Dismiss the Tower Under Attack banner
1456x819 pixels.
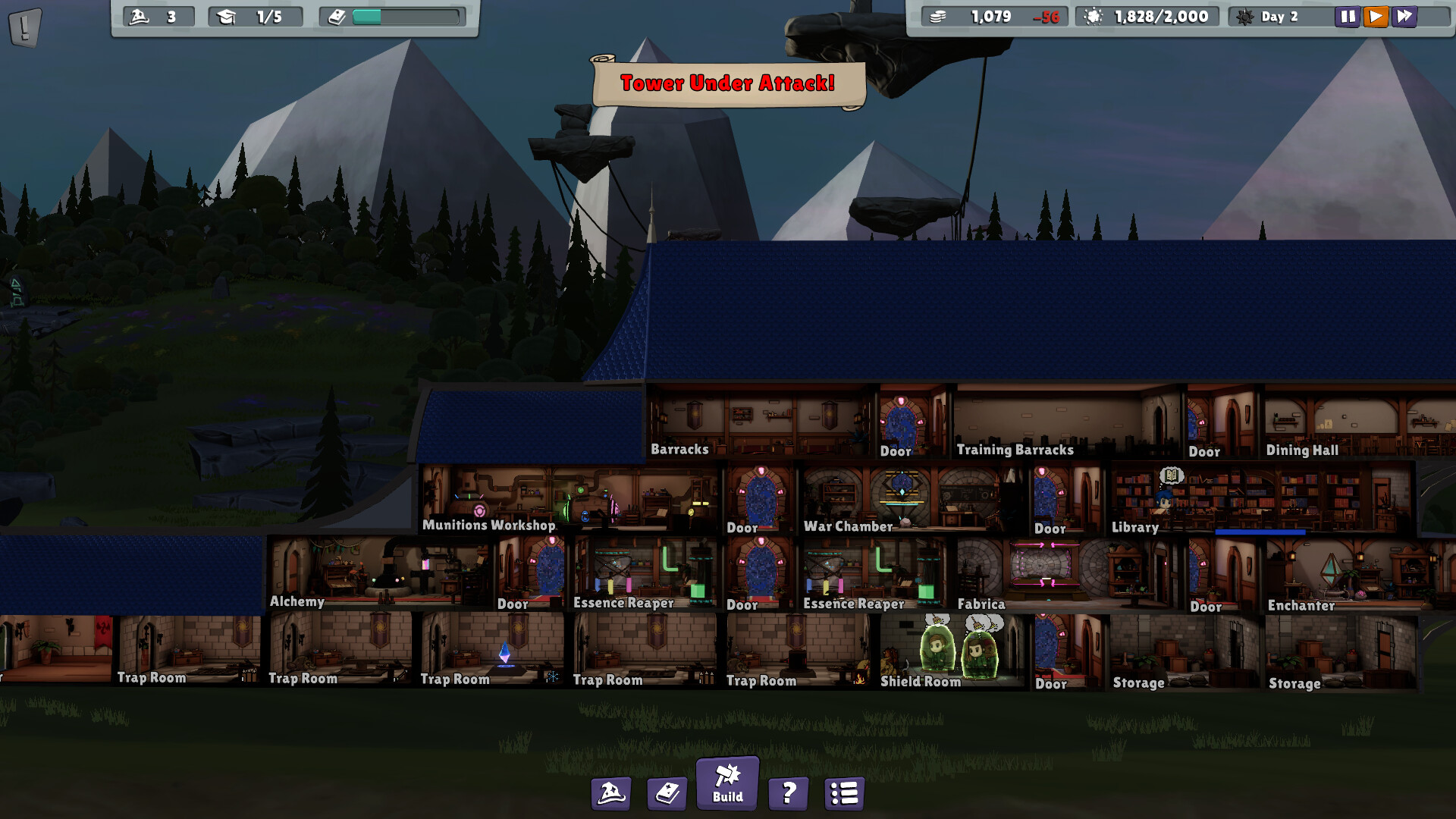coord(727,83)
